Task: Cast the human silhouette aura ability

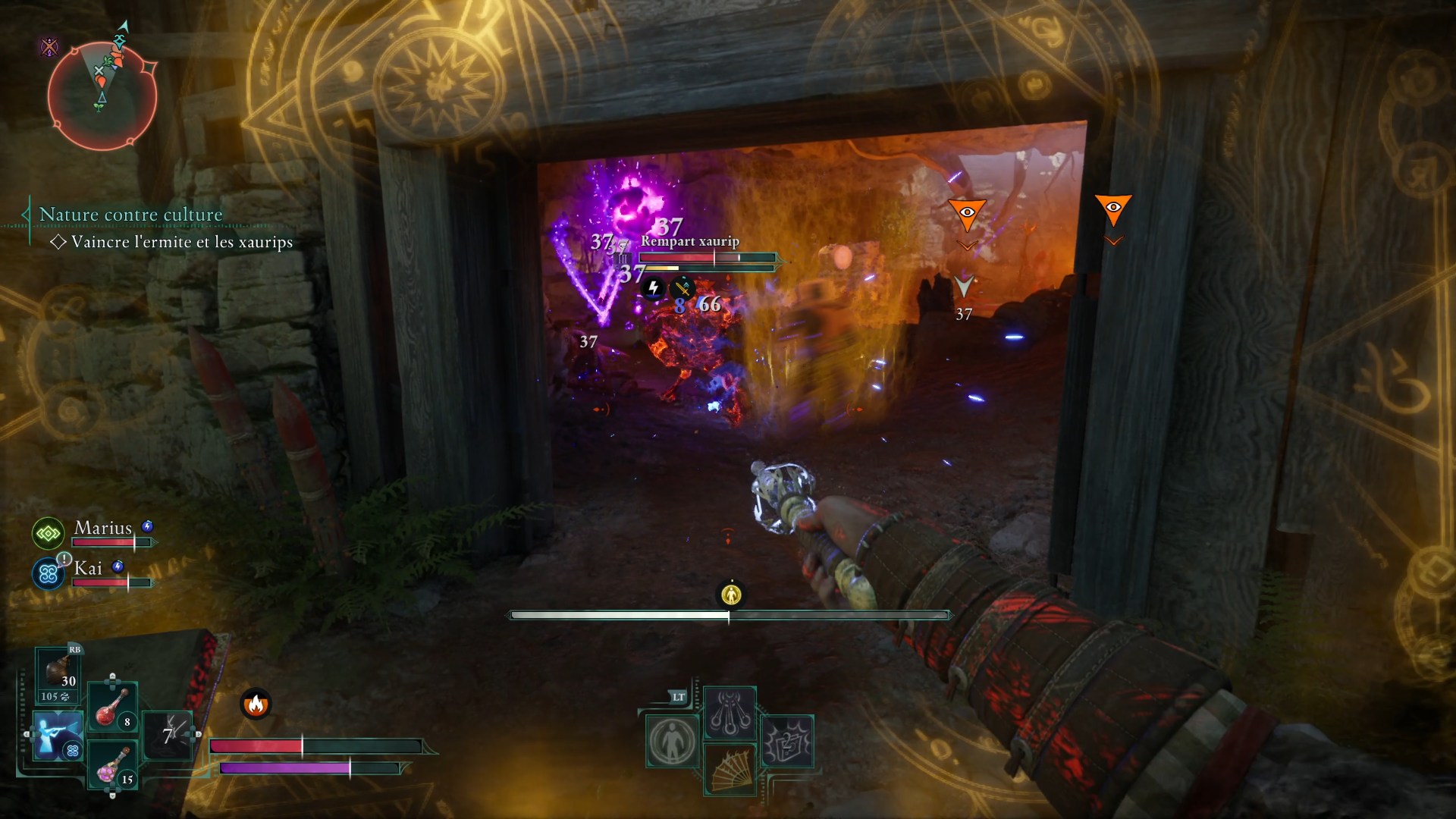Action: [672, 741]
